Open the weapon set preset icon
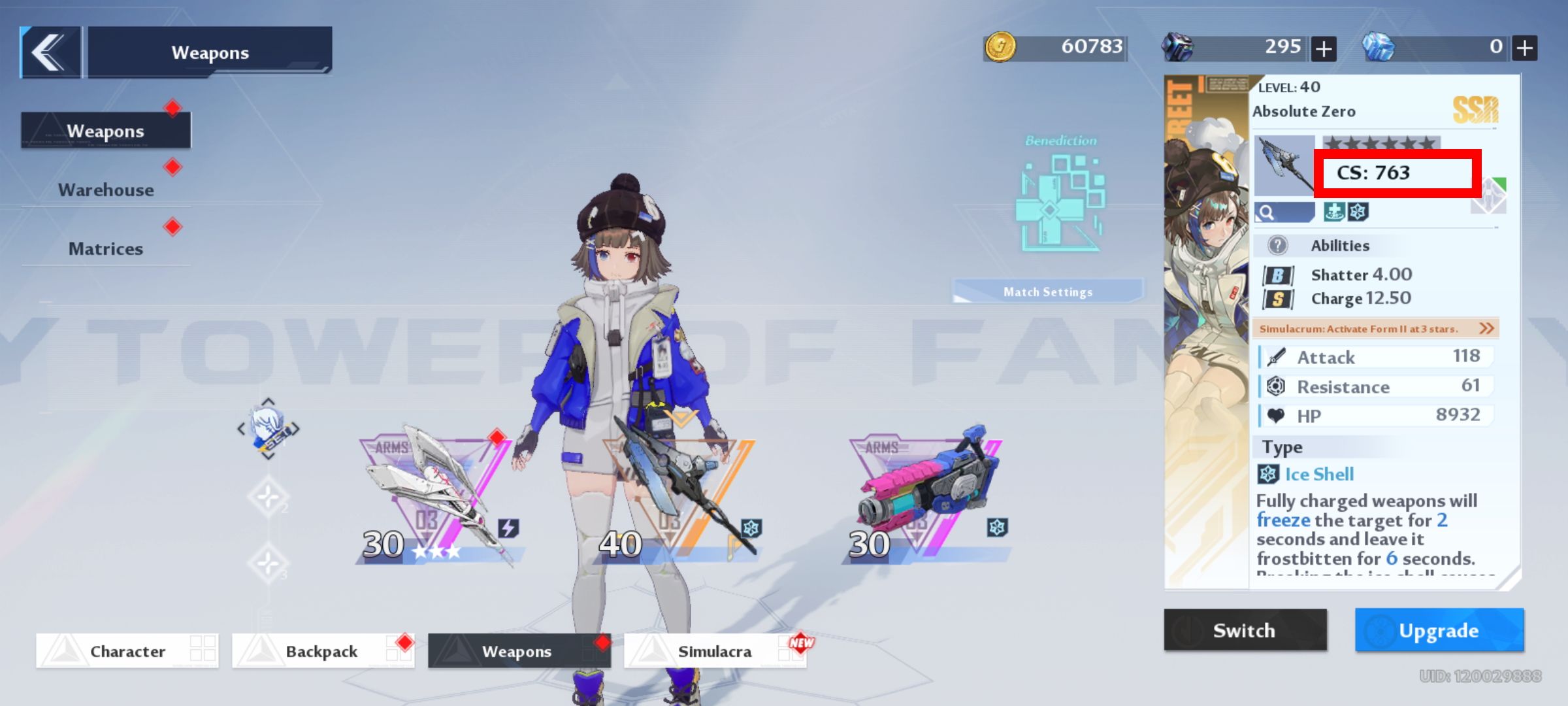1568x706 pixels. (x=268, y=429)
